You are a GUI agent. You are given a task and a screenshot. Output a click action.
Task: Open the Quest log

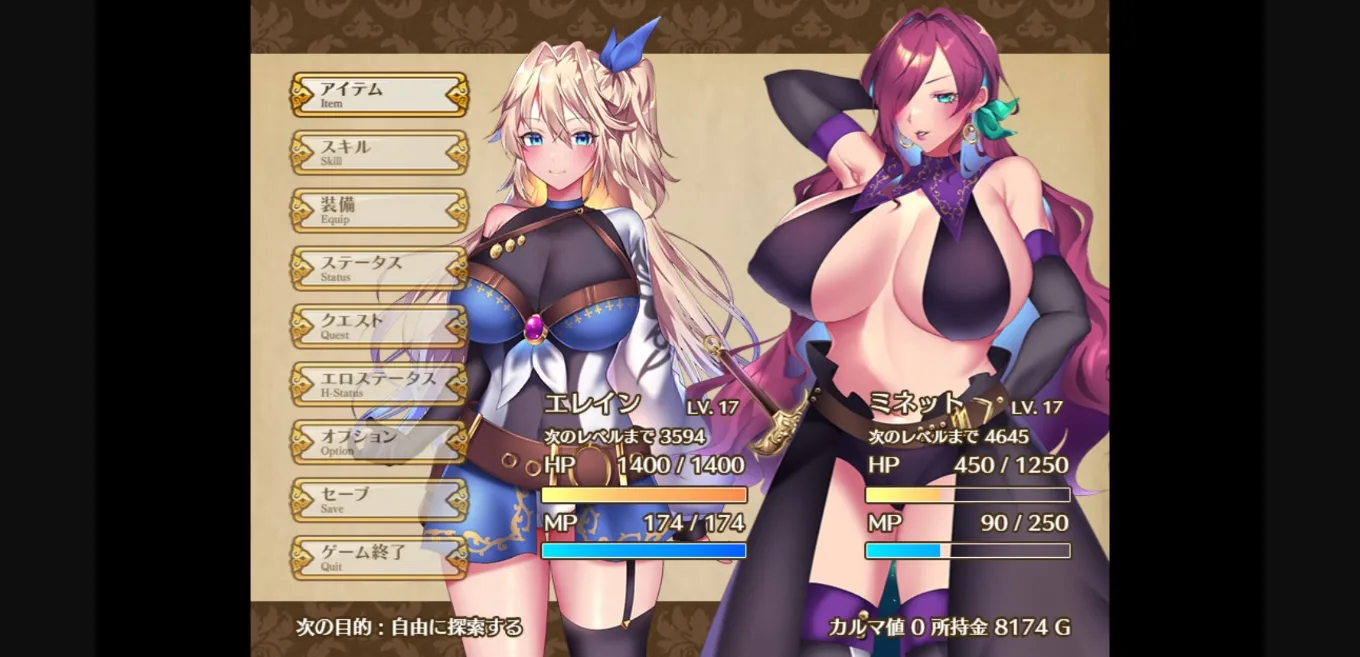click(x=379, y=327)
